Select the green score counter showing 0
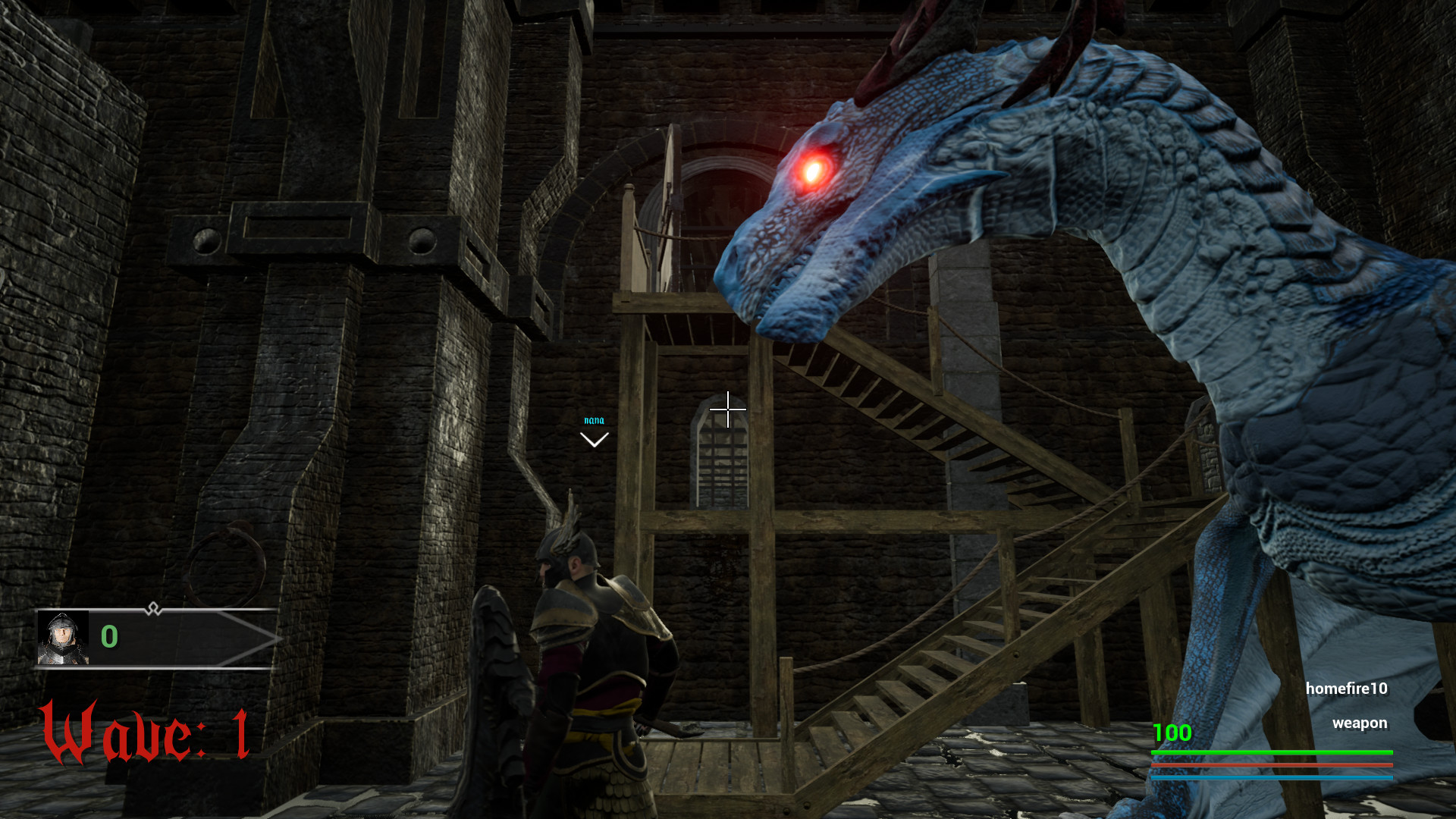Screen dimensions: 1456x819 tap(108, 638)
